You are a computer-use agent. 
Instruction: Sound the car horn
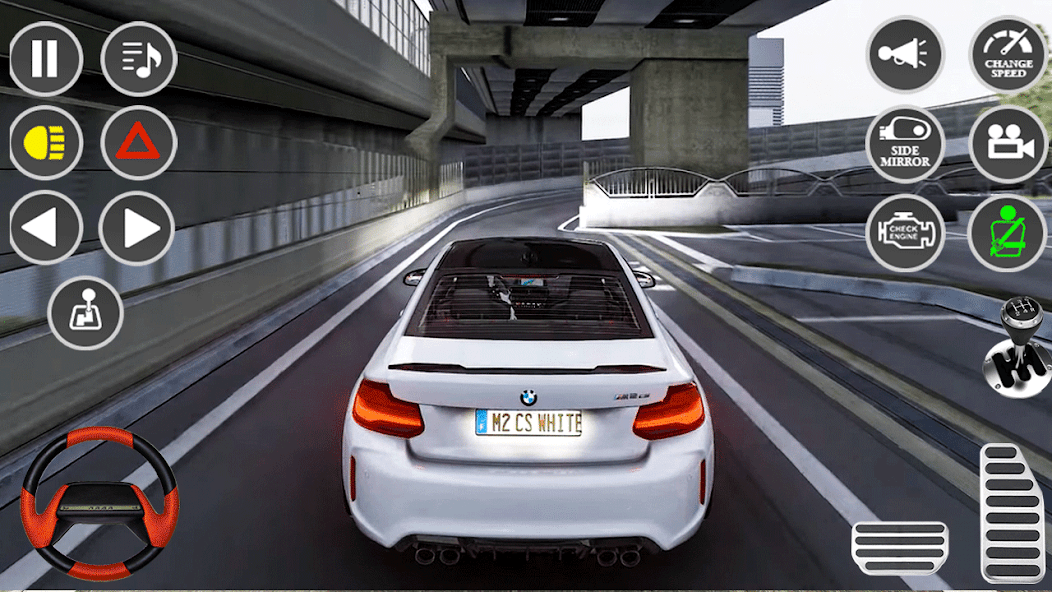click(905, 55)
